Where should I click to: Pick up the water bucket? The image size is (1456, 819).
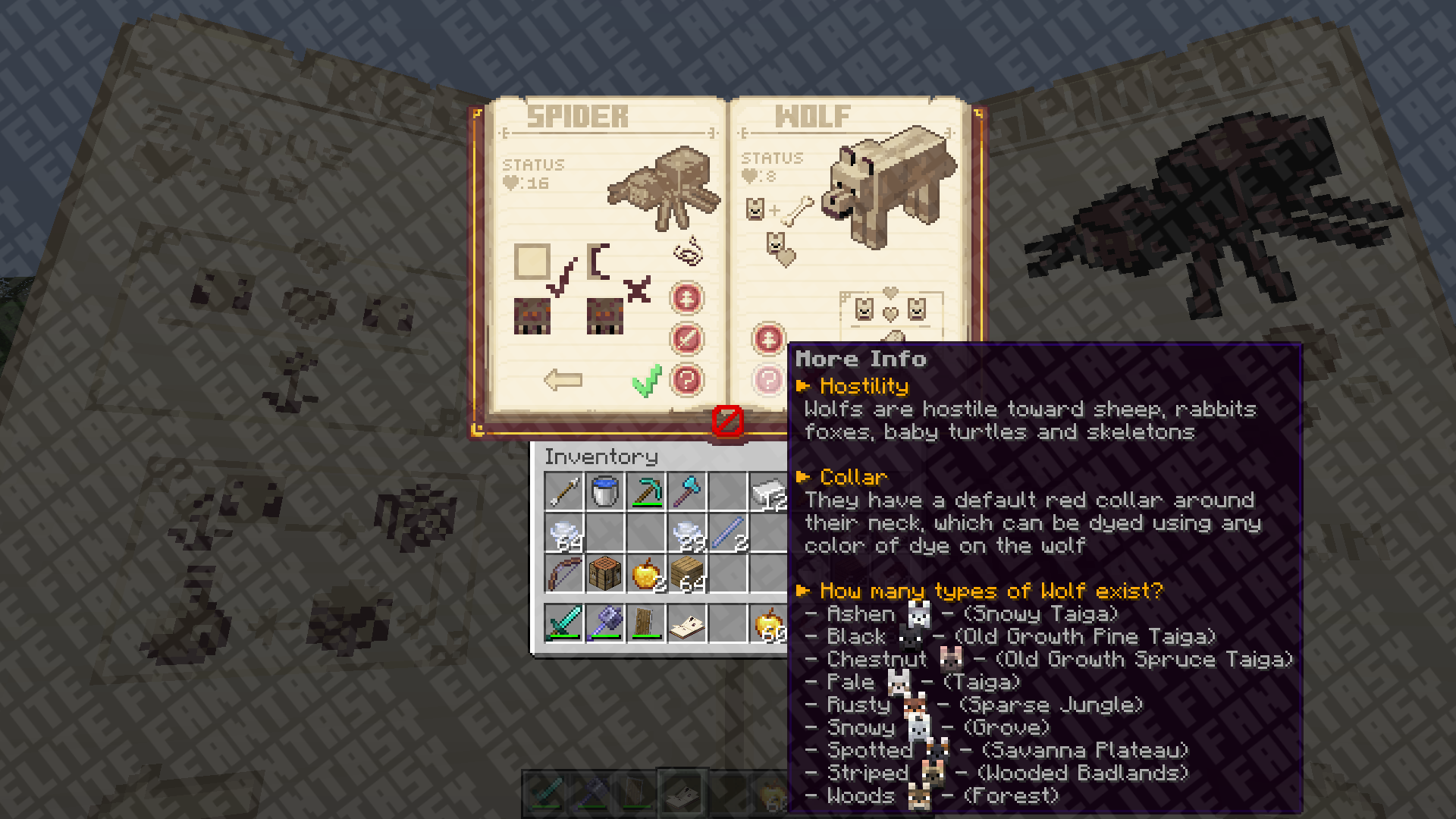click(x=605, y=491)
